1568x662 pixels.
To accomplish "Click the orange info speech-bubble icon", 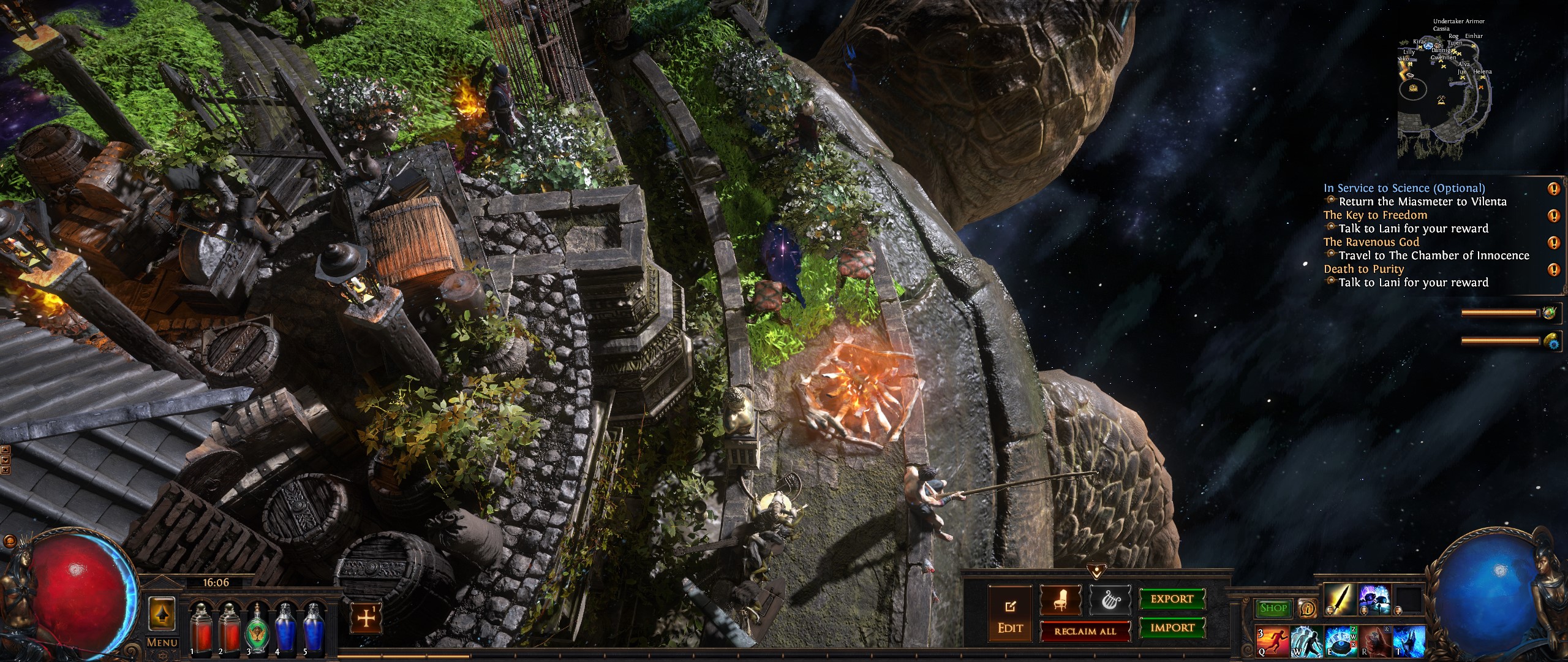I will [1307, 608].
